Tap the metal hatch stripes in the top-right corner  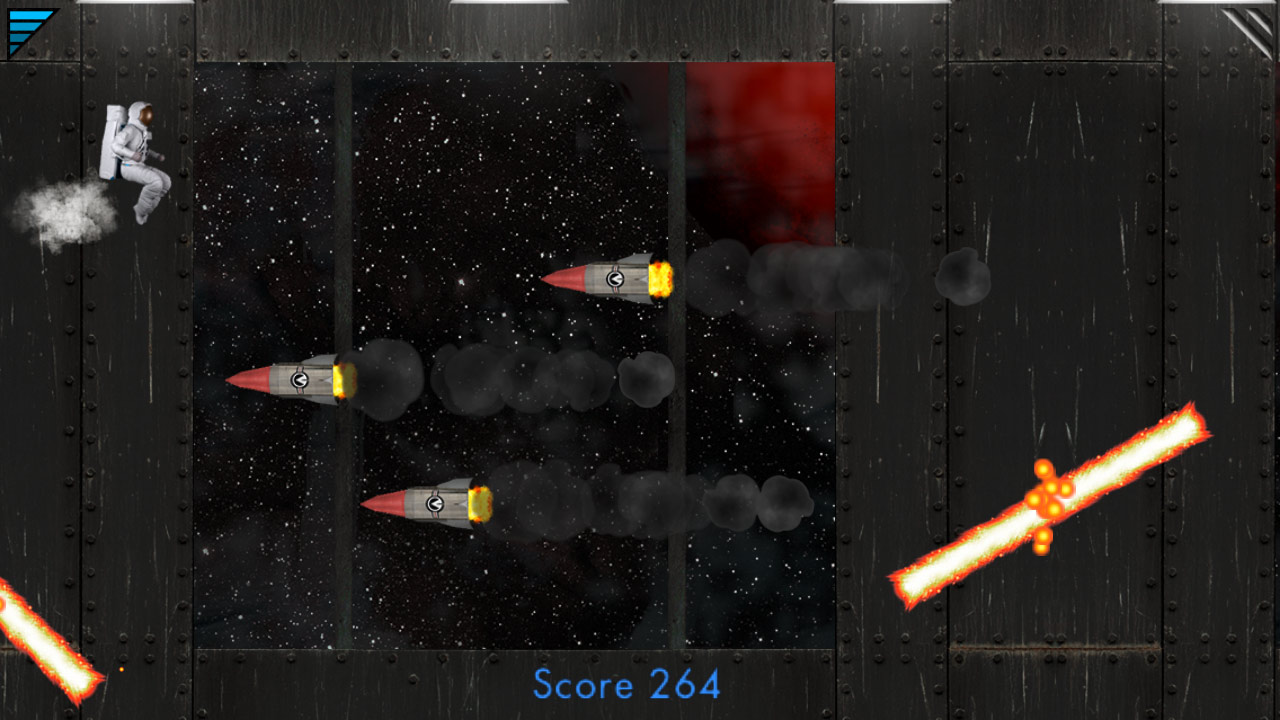point(1250,30)
